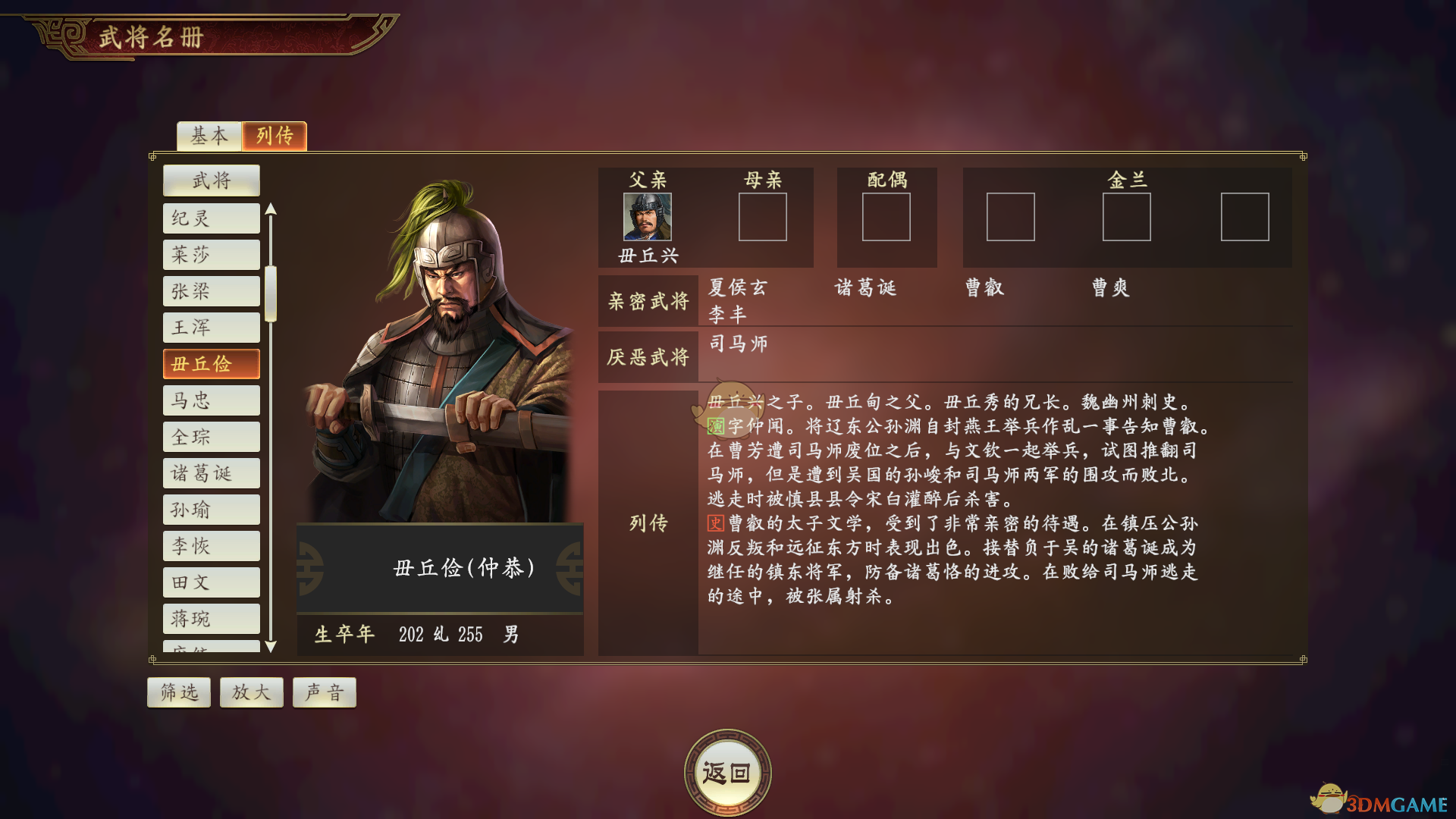Select 诸葛诞 in the roster sidebar
This screenshot has height=819, width=1456.
pos(211,472)
